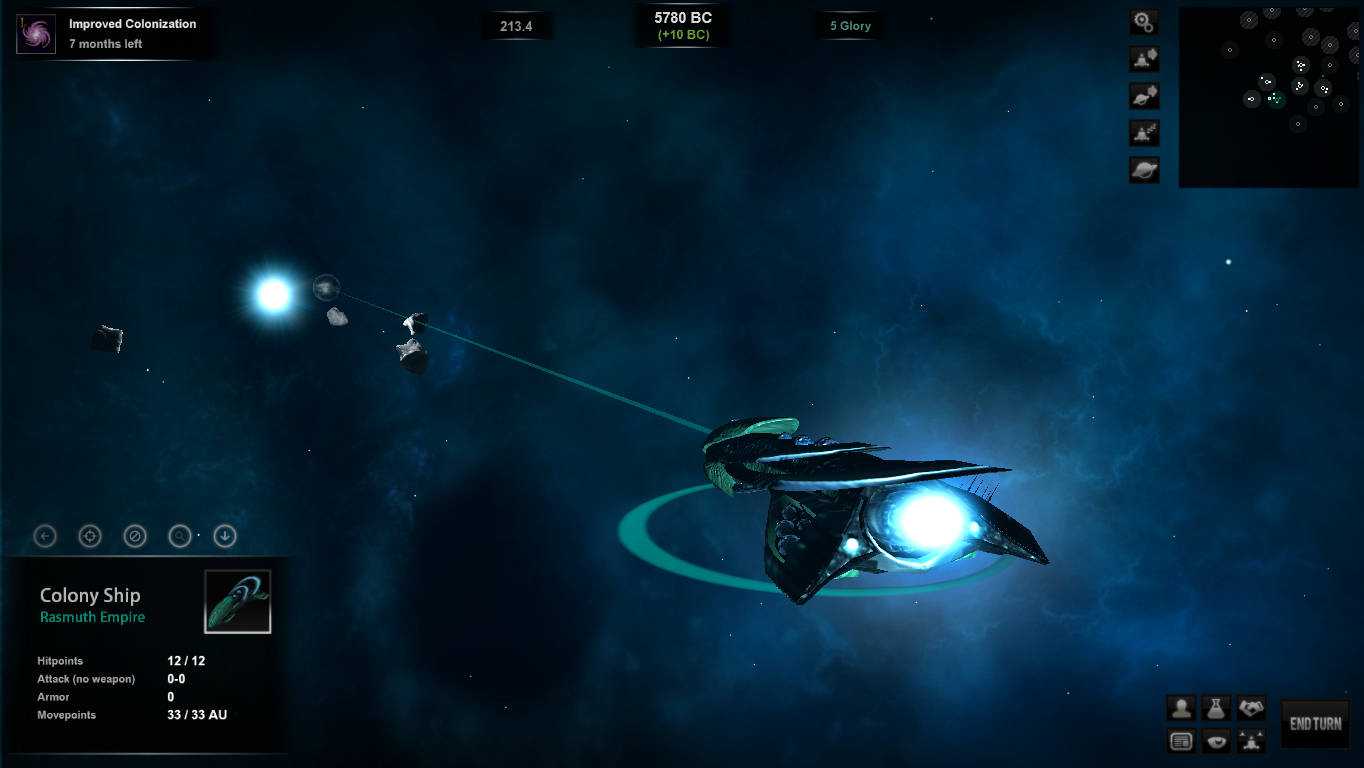Click the Colony Ship portrait thumbnail
Image resolution: width=1364 pixels, height=768 pixels.
pyautogui.click(x=239, y=602)
